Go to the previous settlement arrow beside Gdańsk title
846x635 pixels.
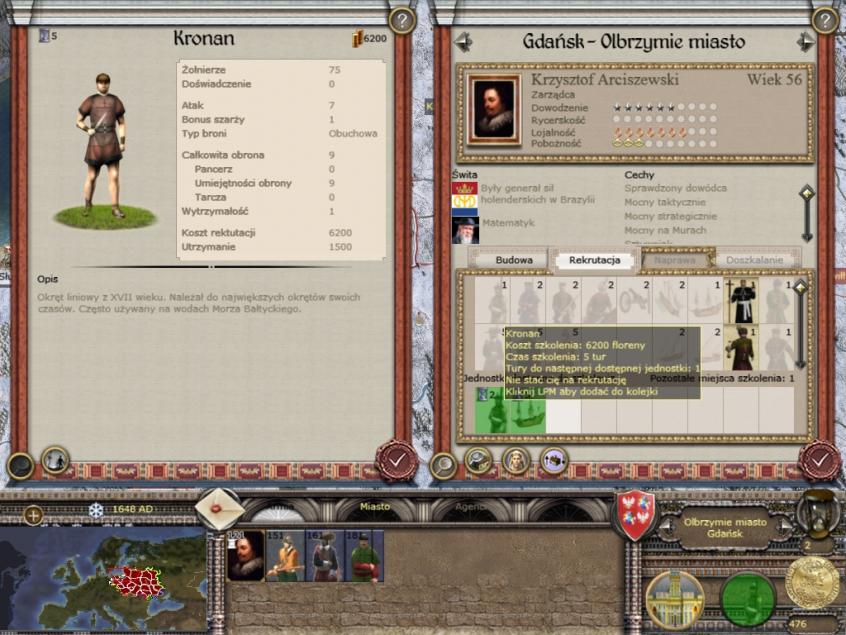463,42
